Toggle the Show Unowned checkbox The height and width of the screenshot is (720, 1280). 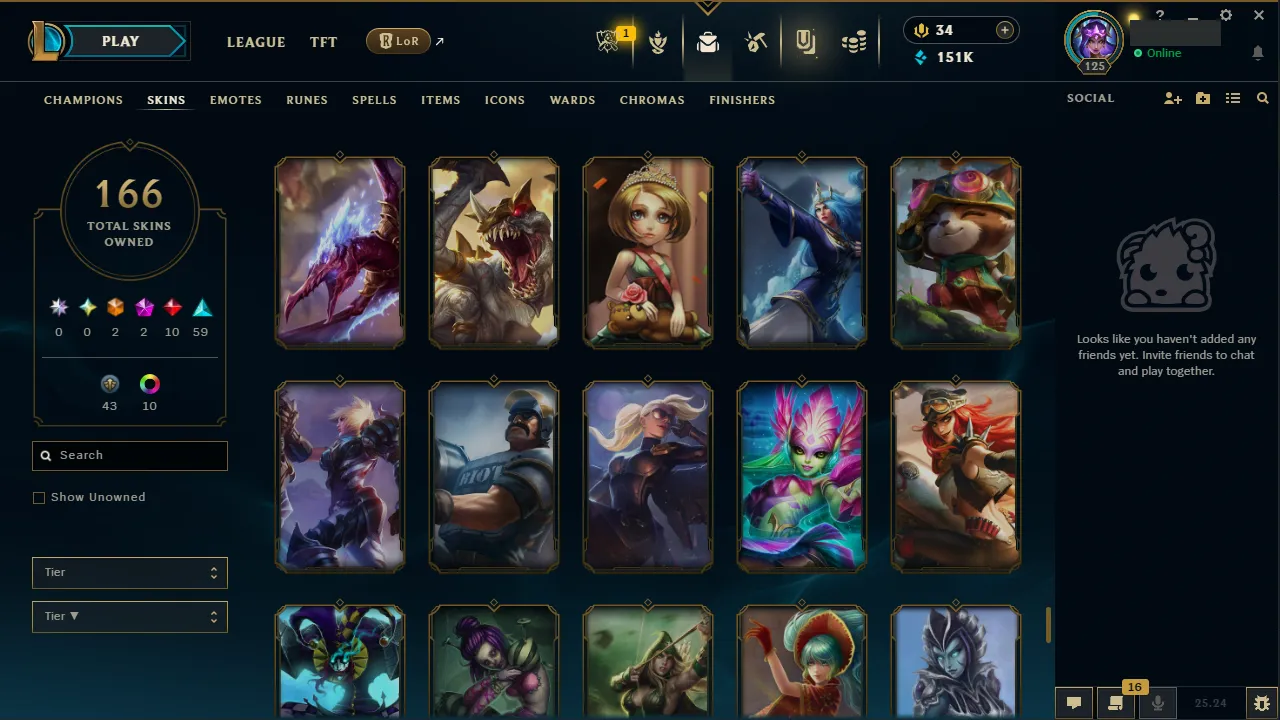coord(39,497)
